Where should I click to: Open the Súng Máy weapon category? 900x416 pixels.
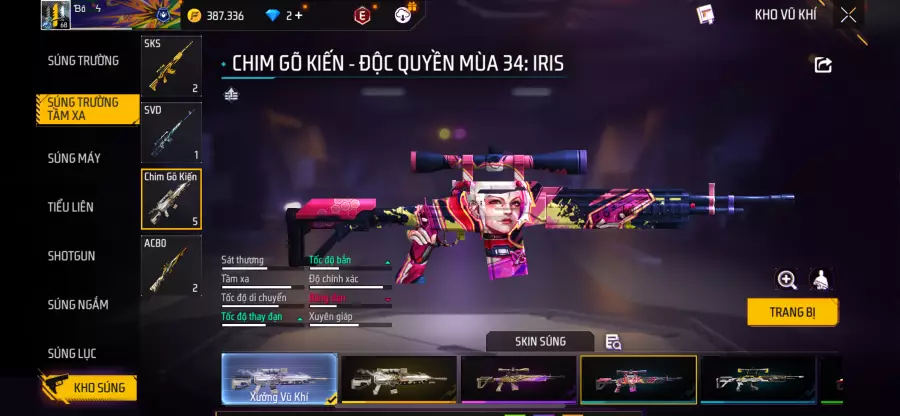(x=74, y=158)
